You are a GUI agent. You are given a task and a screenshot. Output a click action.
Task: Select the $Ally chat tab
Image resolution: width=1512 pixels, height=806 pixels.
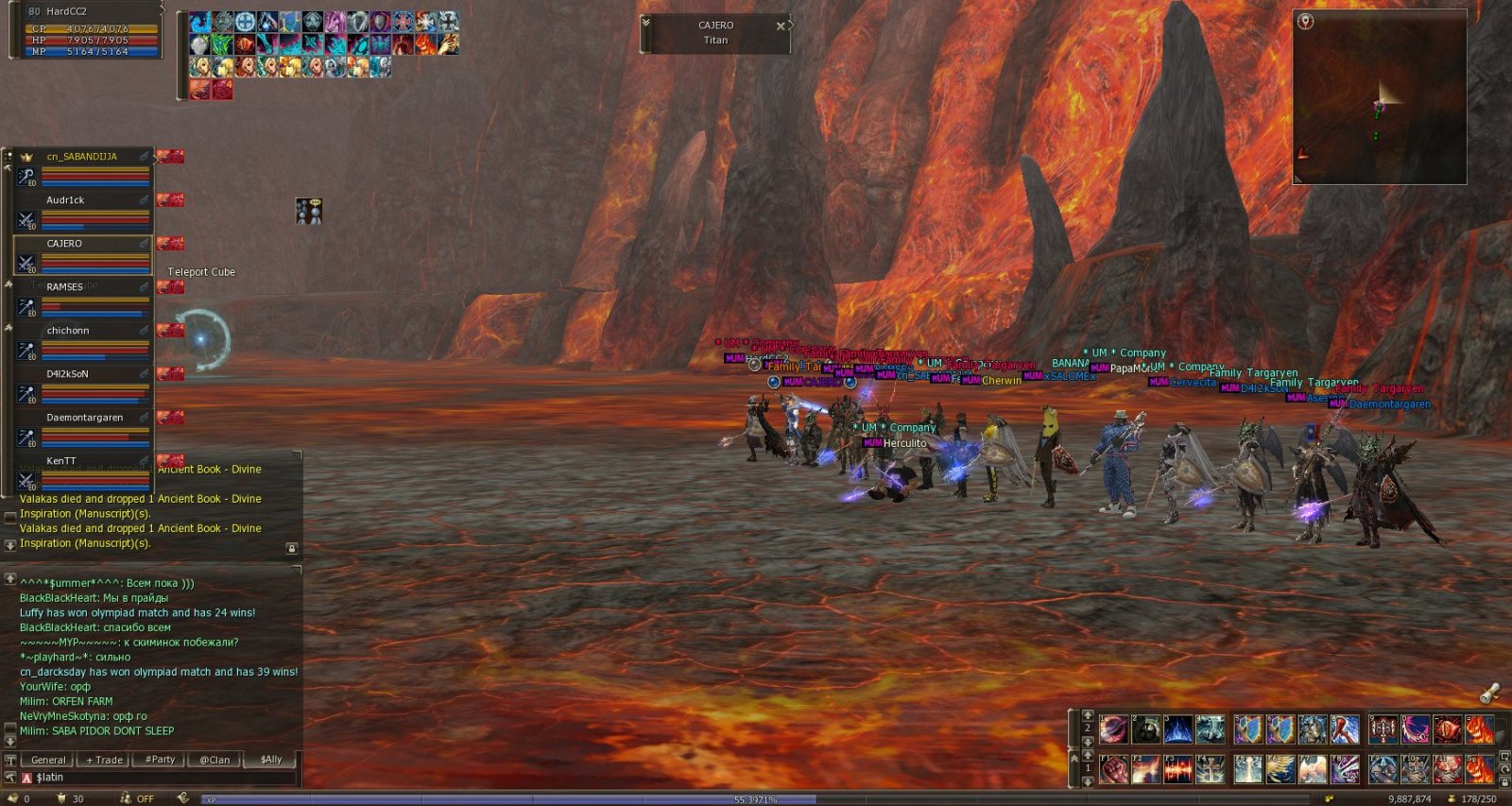[x=271, y=760]
